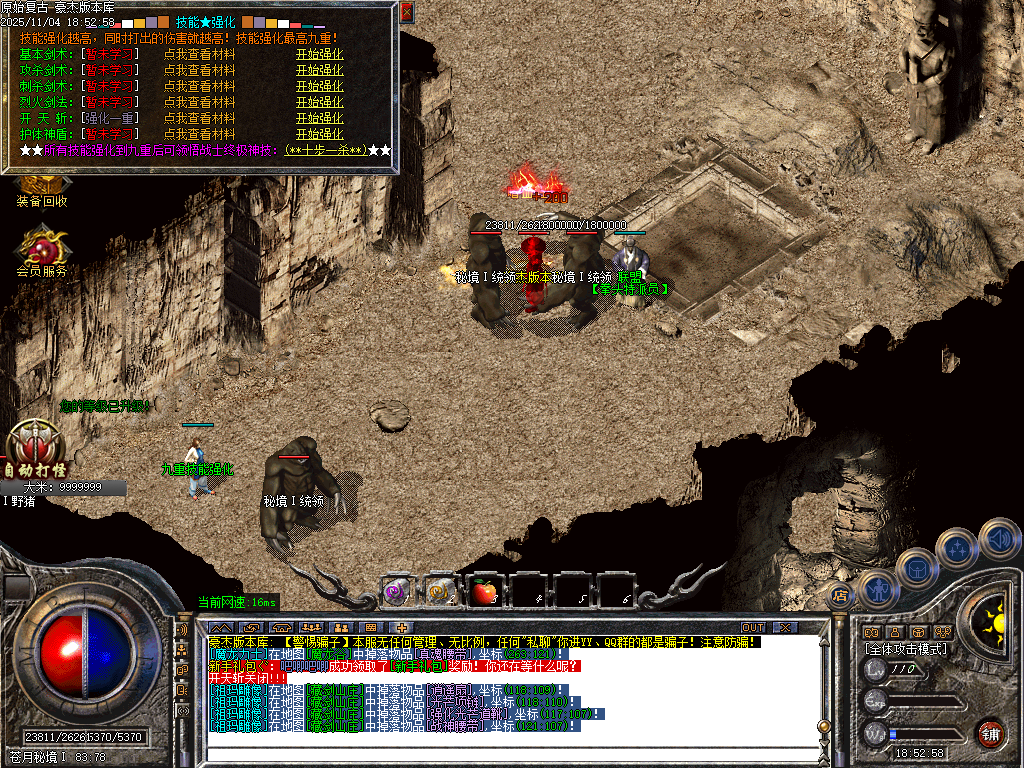Use the red apple hotbar item

pyautogui.click(x=485, y=592)
